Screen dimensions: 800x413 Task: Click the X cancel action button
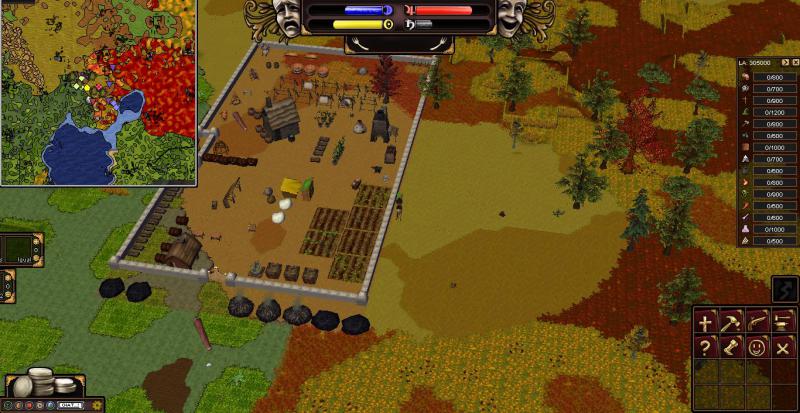[x=781, y=347]
